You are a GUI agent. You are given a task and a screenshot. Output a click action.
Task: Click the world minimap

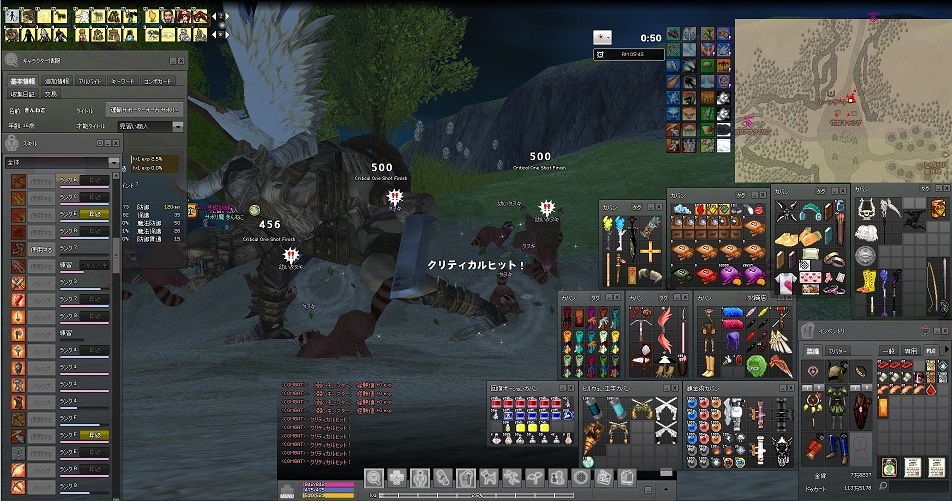click(842, 98)
